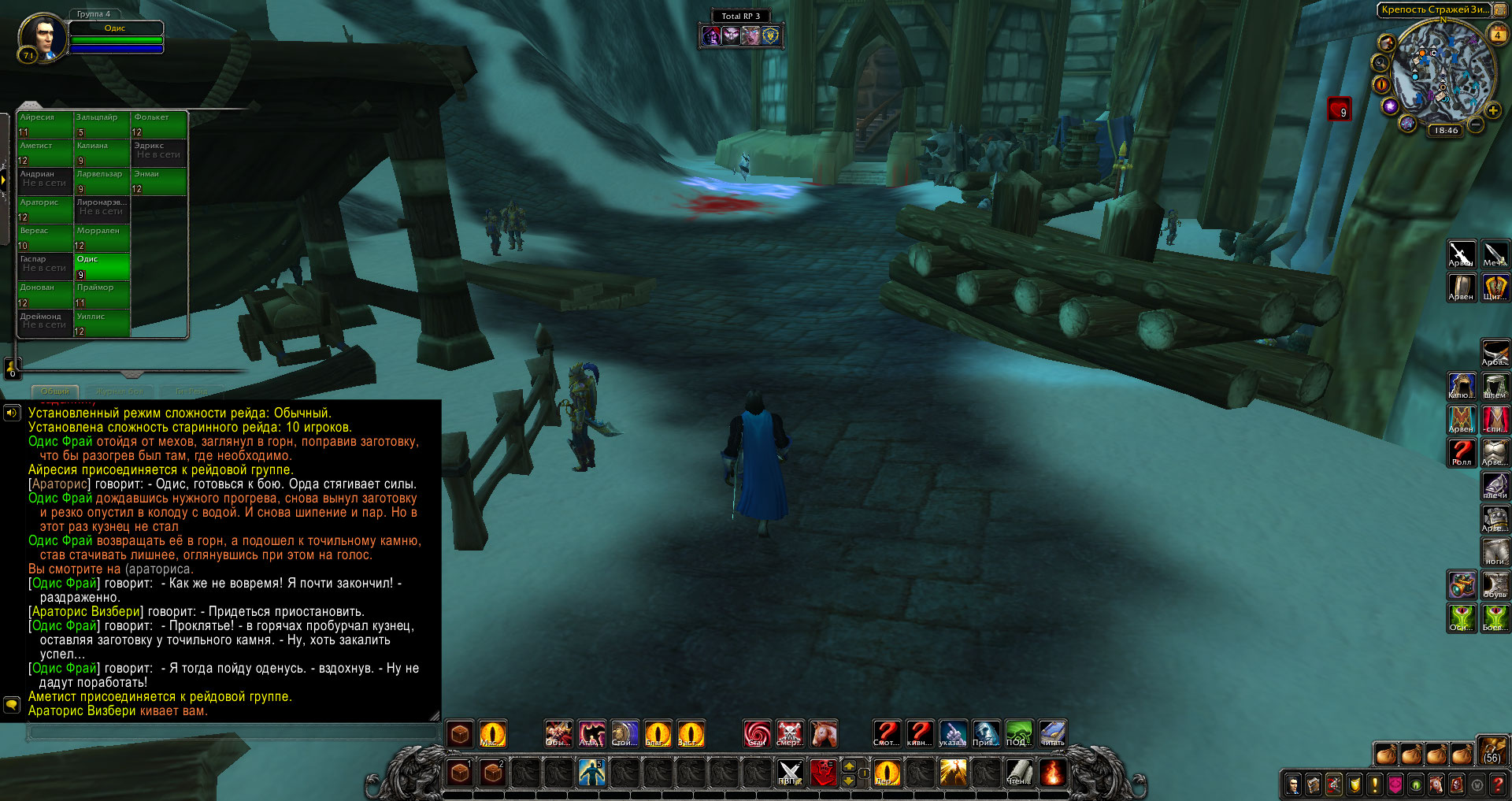Cast the fire spell on action bar
This screenshot has height=801, width=1512.
[1052, 773]
